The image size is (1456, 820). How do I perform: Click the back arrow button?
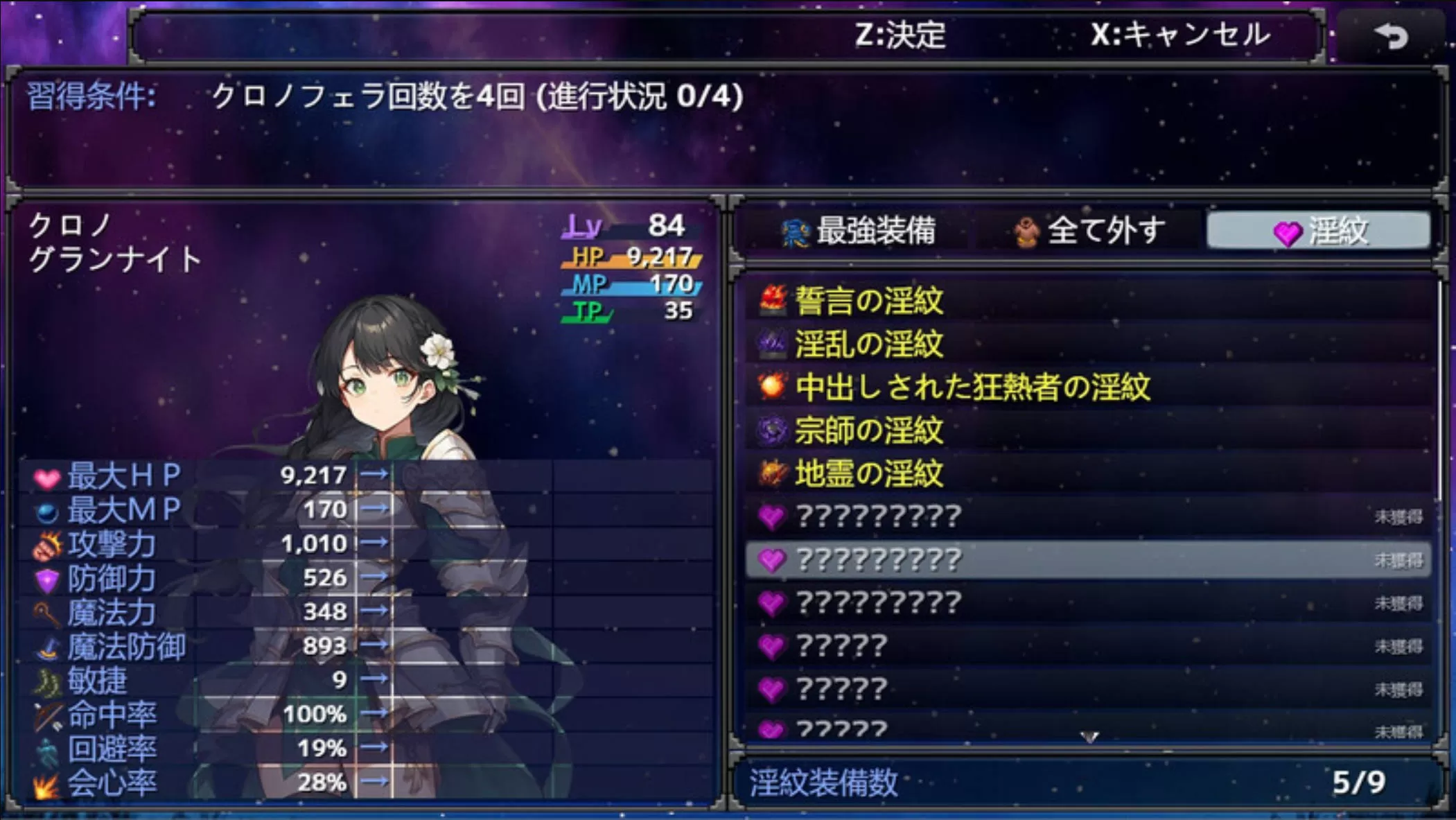(1391, 35)
